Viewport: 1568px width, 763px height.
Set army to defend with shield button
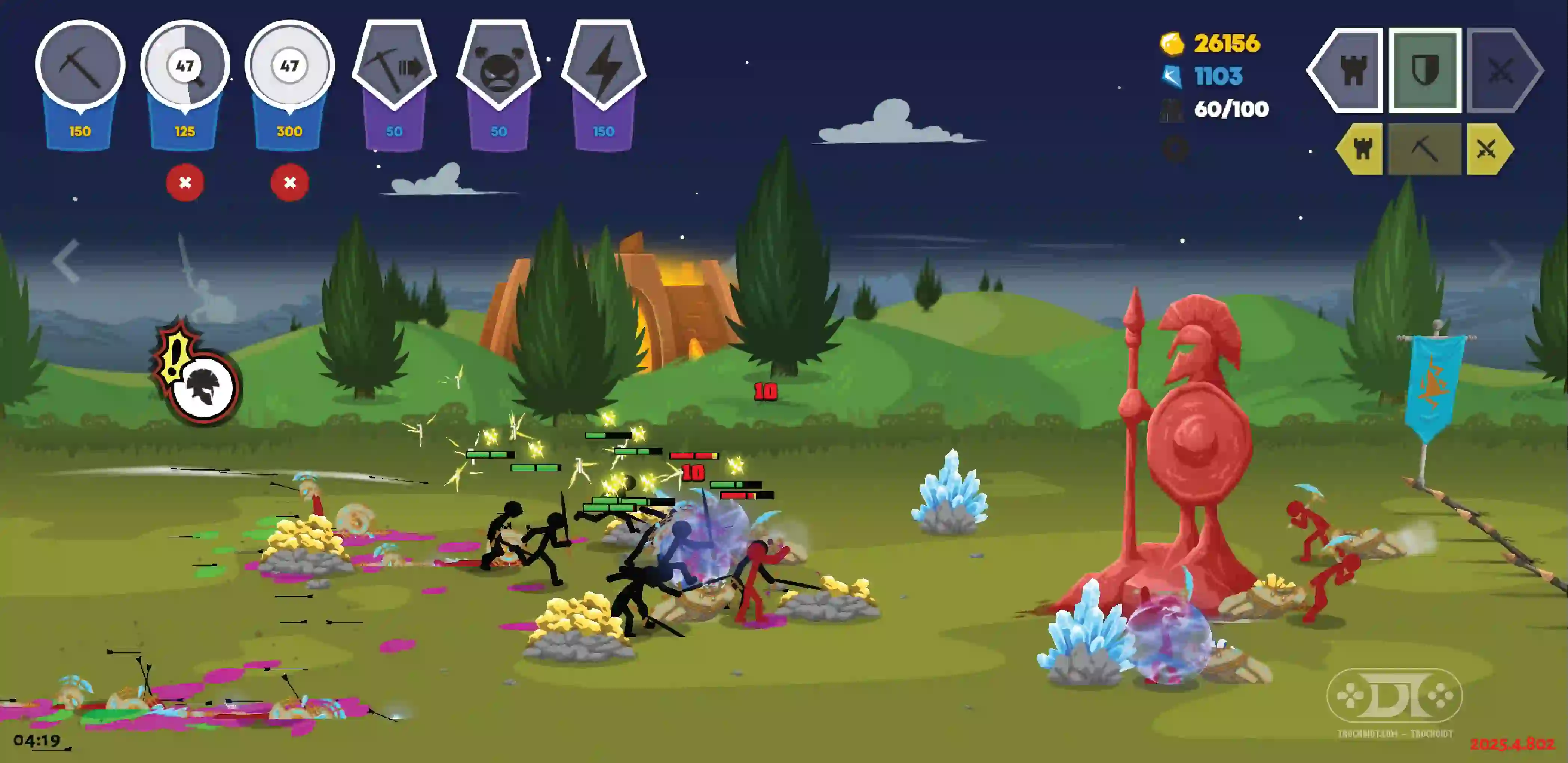(x=1424, y=70)
